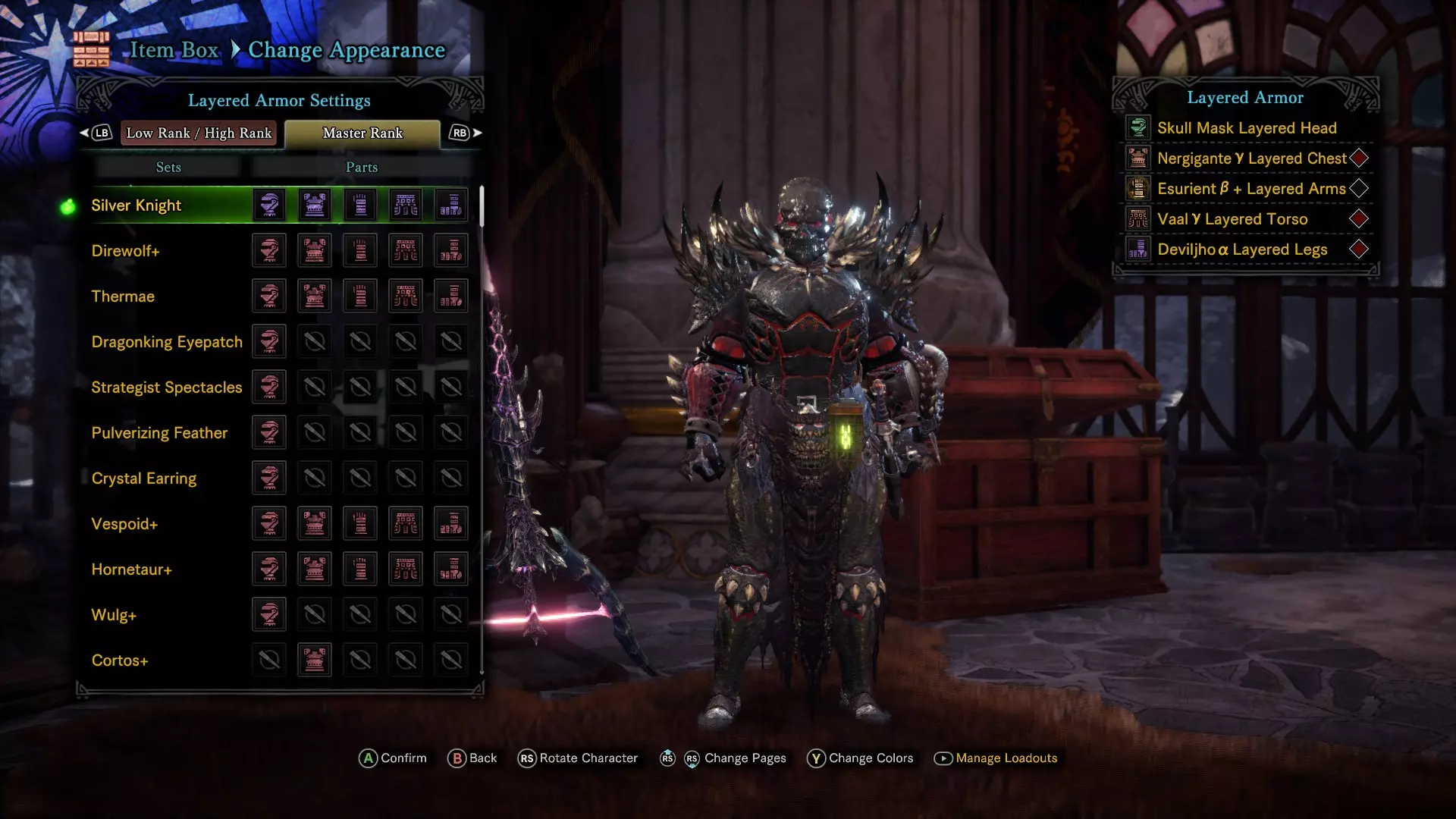Select the Direwolf+ armor set
This screenshot has height=819, width=1456.
click(125, 251)
